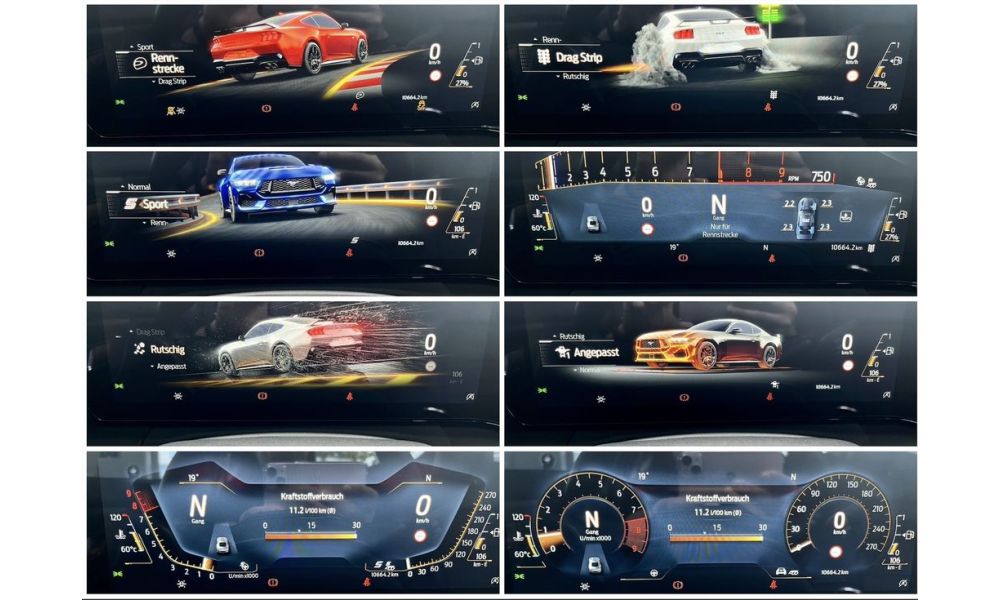1000x600 pixels.
Task: Pick the highlighted Rutschig drive mode
Action: [x=166, y=350]
